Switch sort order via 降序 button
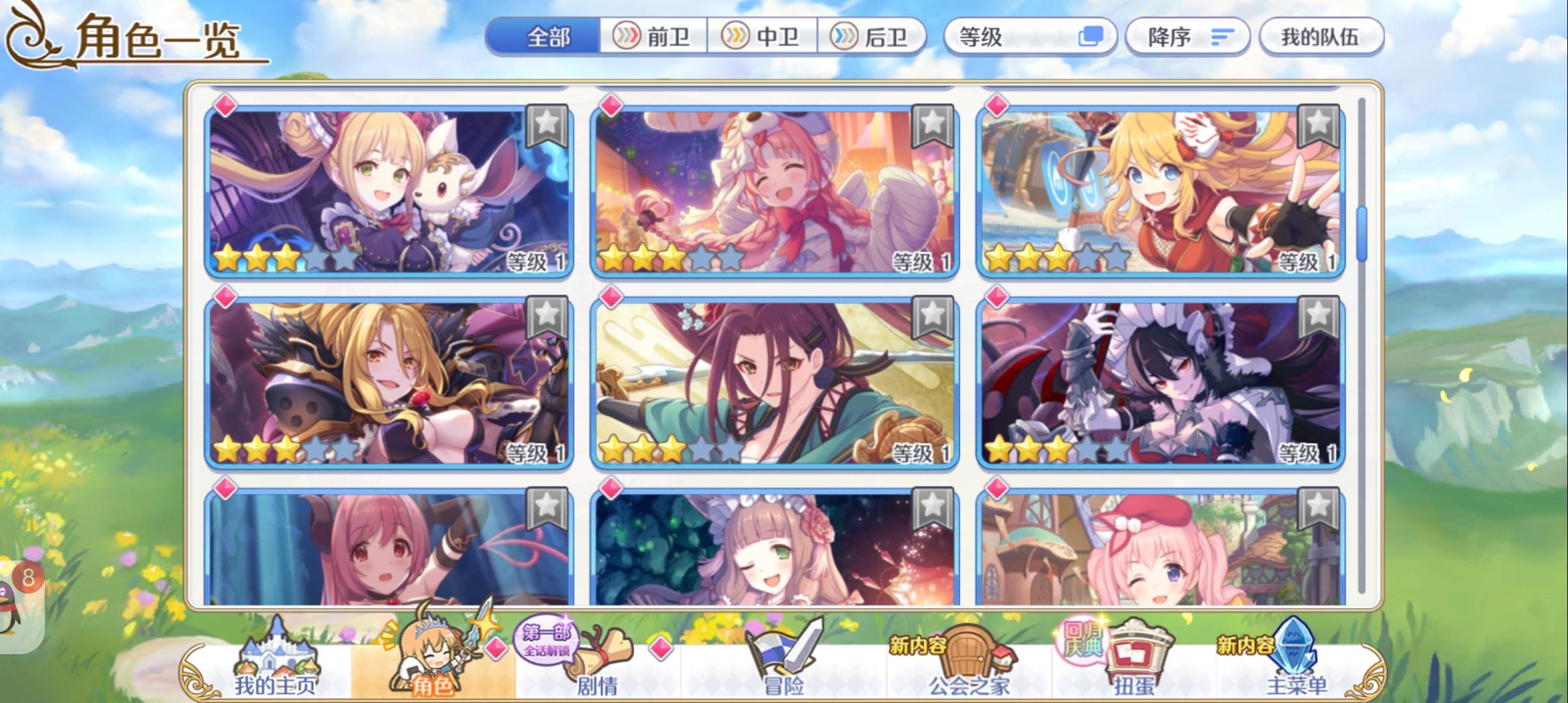 click(x=1185, y=37)
